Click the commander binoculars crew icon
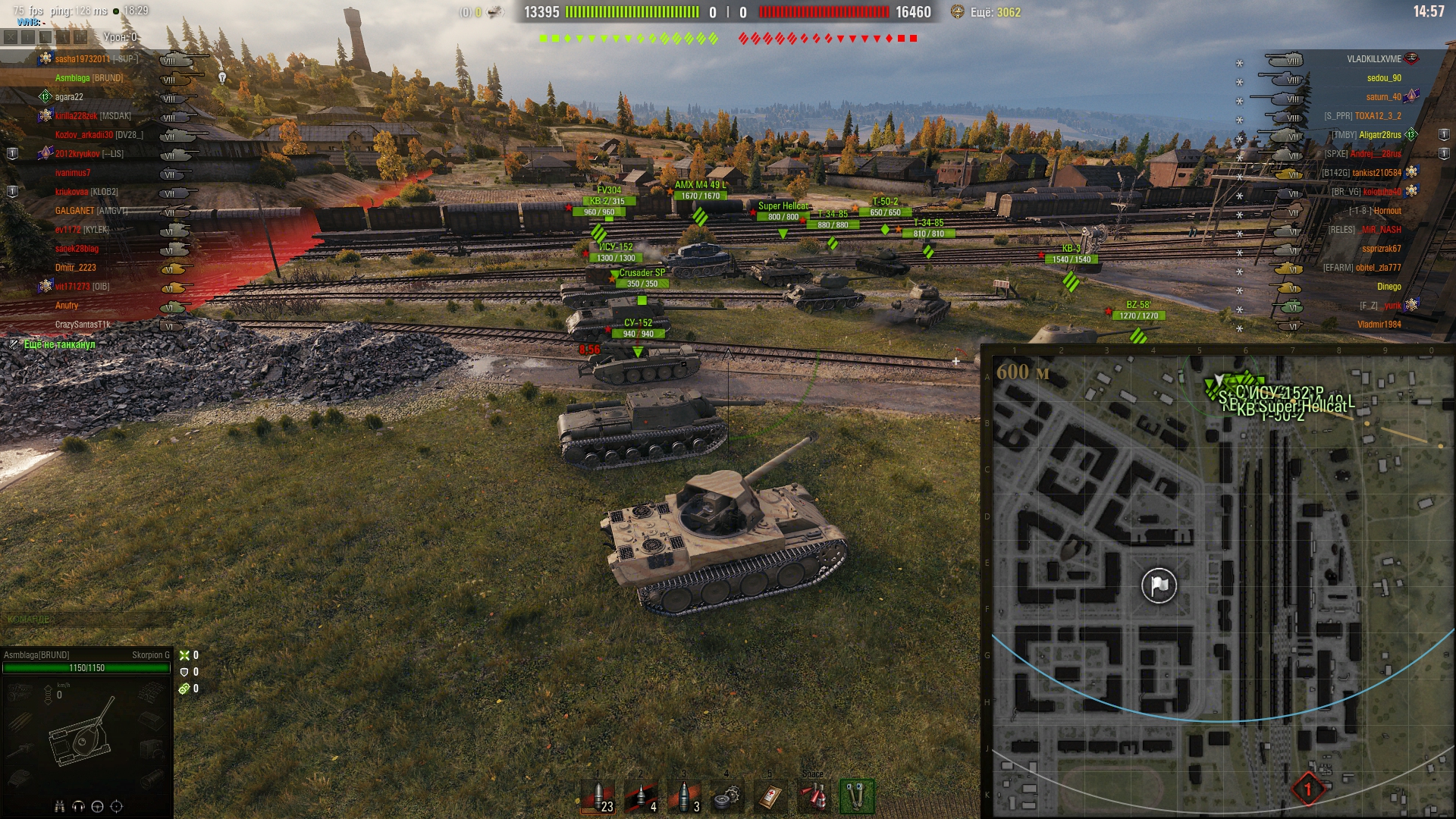Viewport: 1456px width, 819px height. point(60,806)
